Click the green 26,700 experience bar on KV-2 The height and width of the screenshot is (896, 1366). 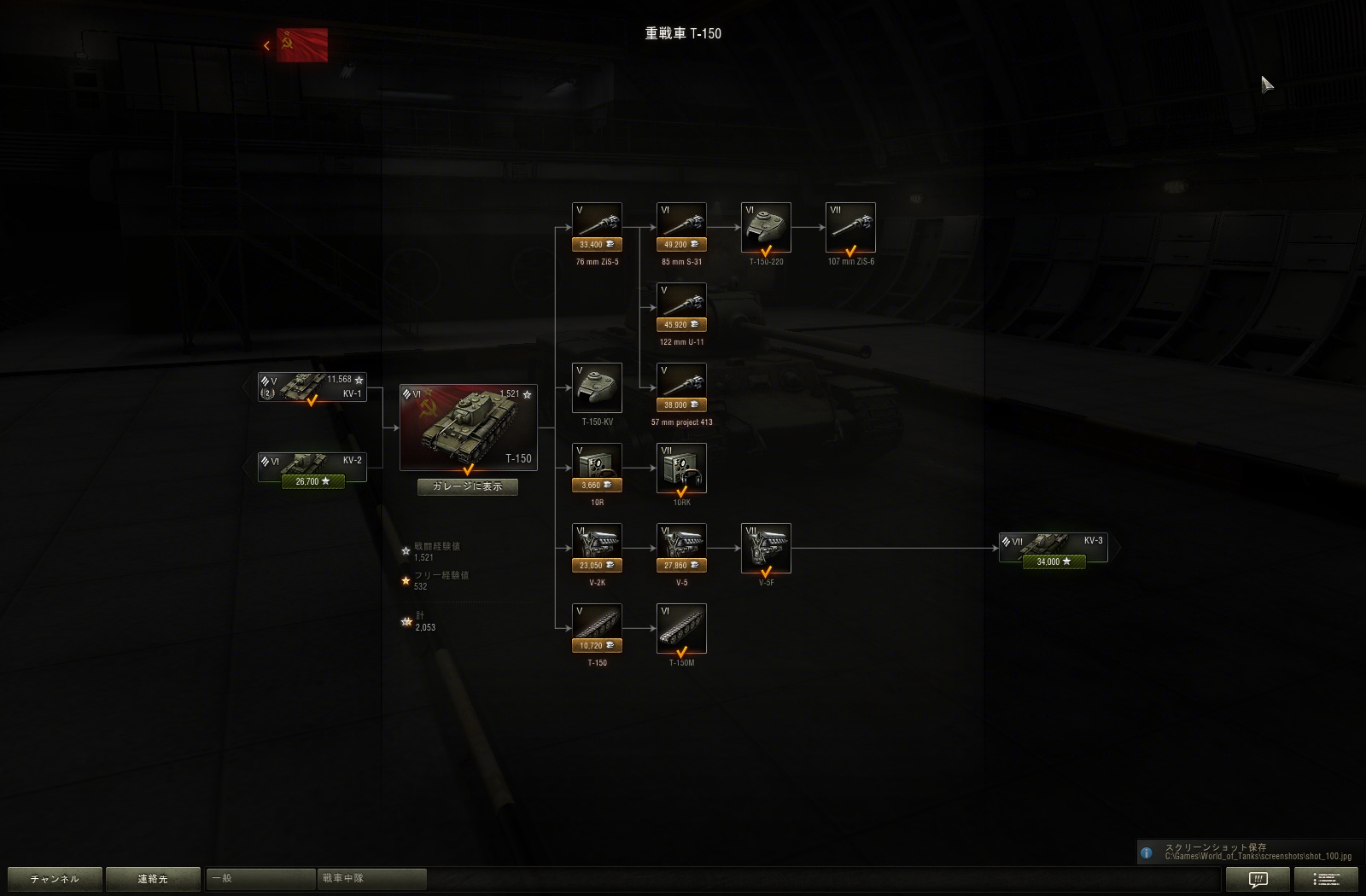tap(311, 481)
